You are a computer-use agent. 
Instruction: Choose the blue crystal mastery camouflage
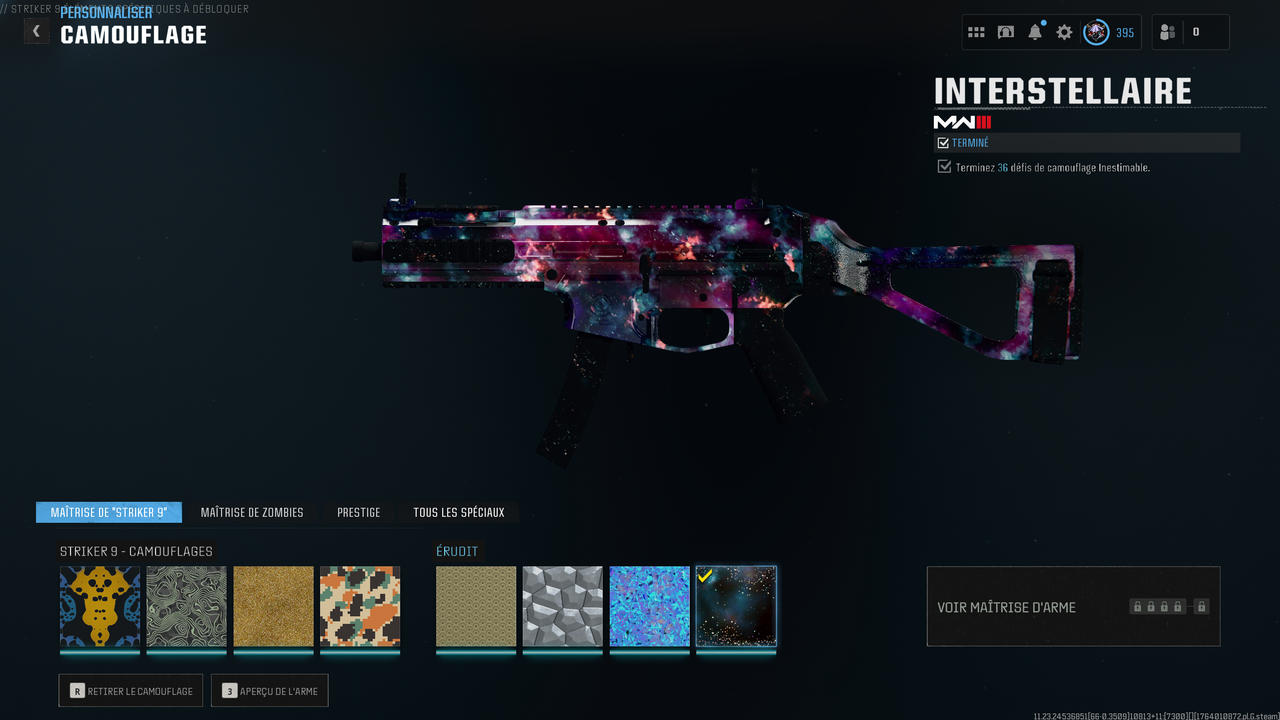tap(650, 607)
